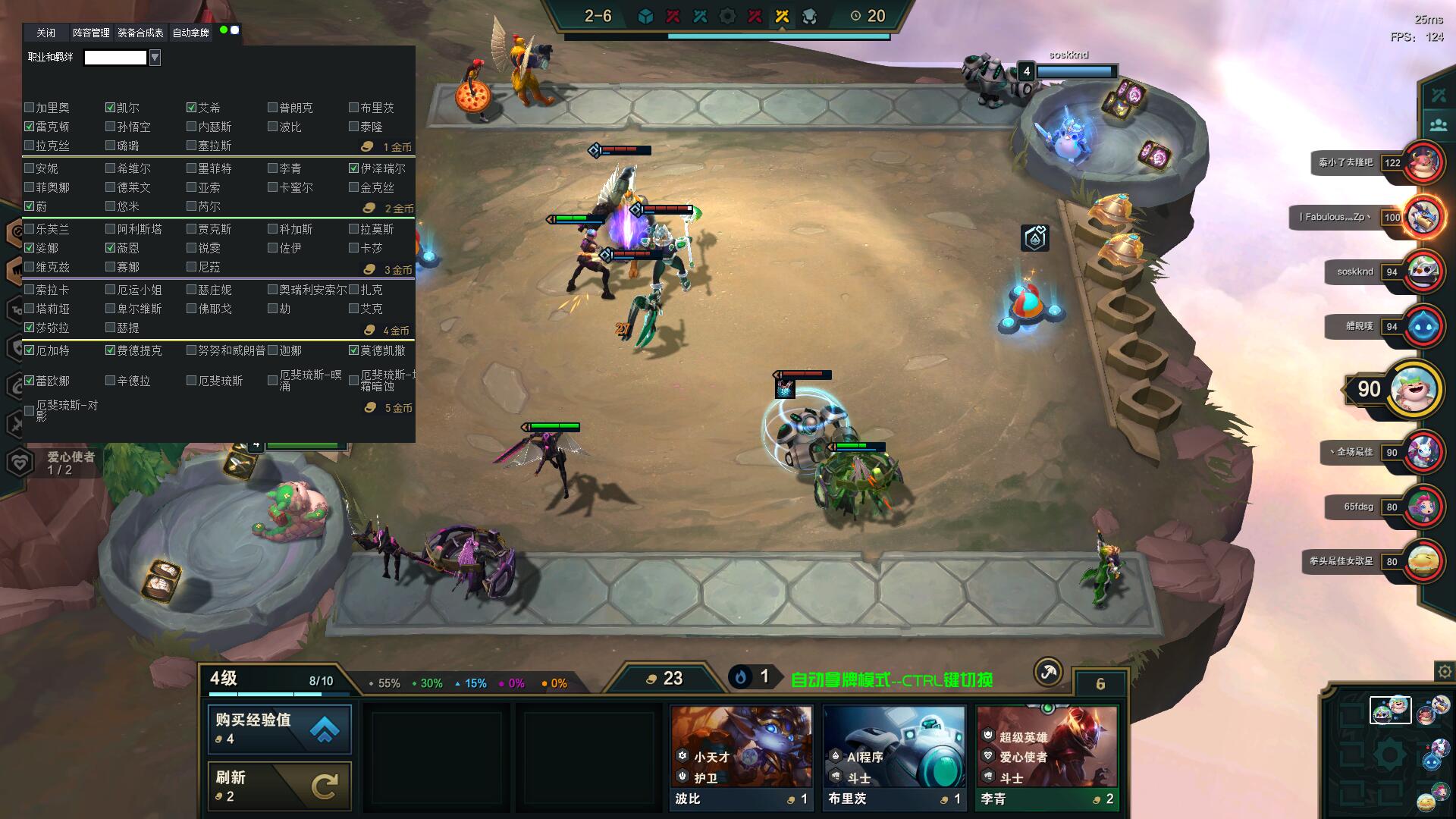The height and width of the screenshot is (819, 1456).
Task: Refresh the shop for 2 gold
Action: click(x=279, y=786)
